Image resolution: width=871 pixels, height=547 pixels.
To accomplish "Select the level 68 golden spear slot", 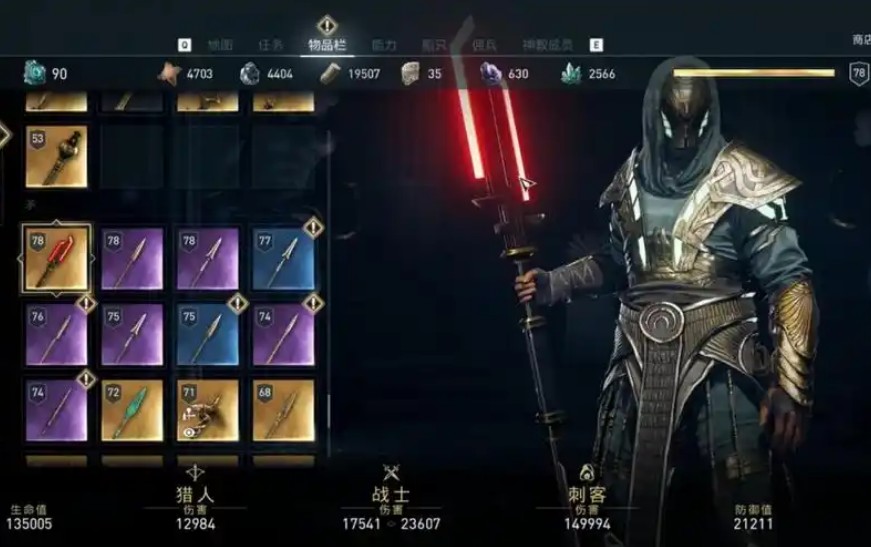I will tap(284, 409).
